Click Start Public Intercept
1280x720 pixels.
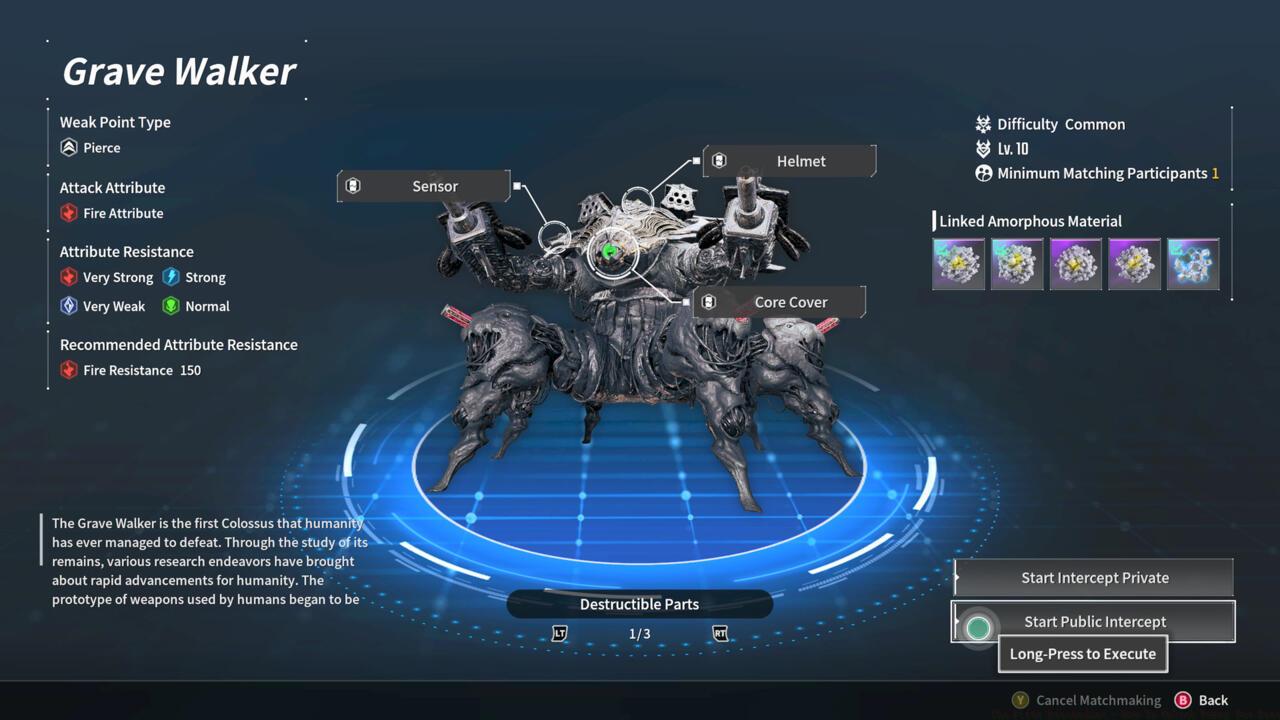1095,621
